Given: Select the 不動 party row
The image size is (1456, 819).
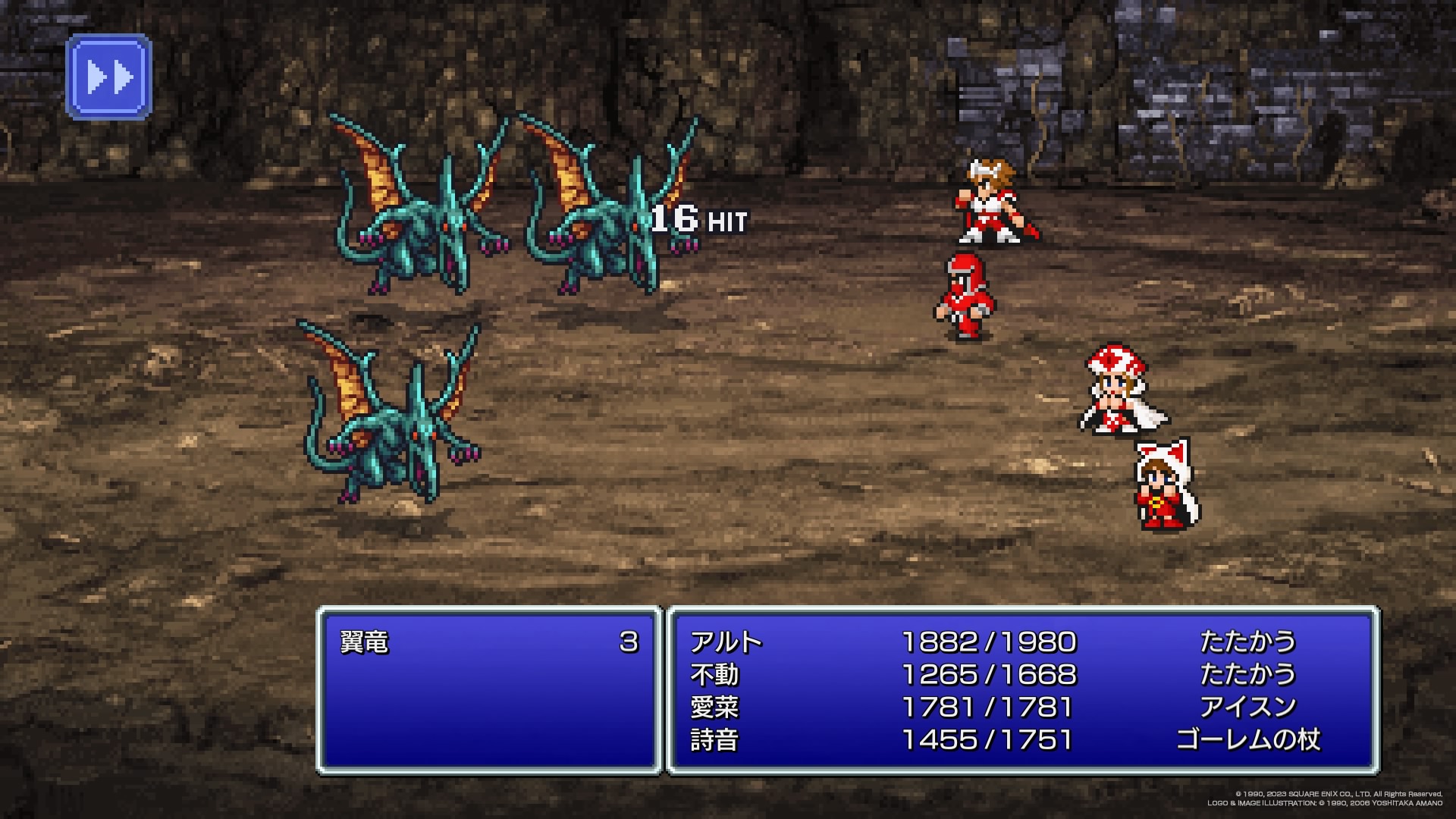Looking at the screenshot, I should 714,675.
